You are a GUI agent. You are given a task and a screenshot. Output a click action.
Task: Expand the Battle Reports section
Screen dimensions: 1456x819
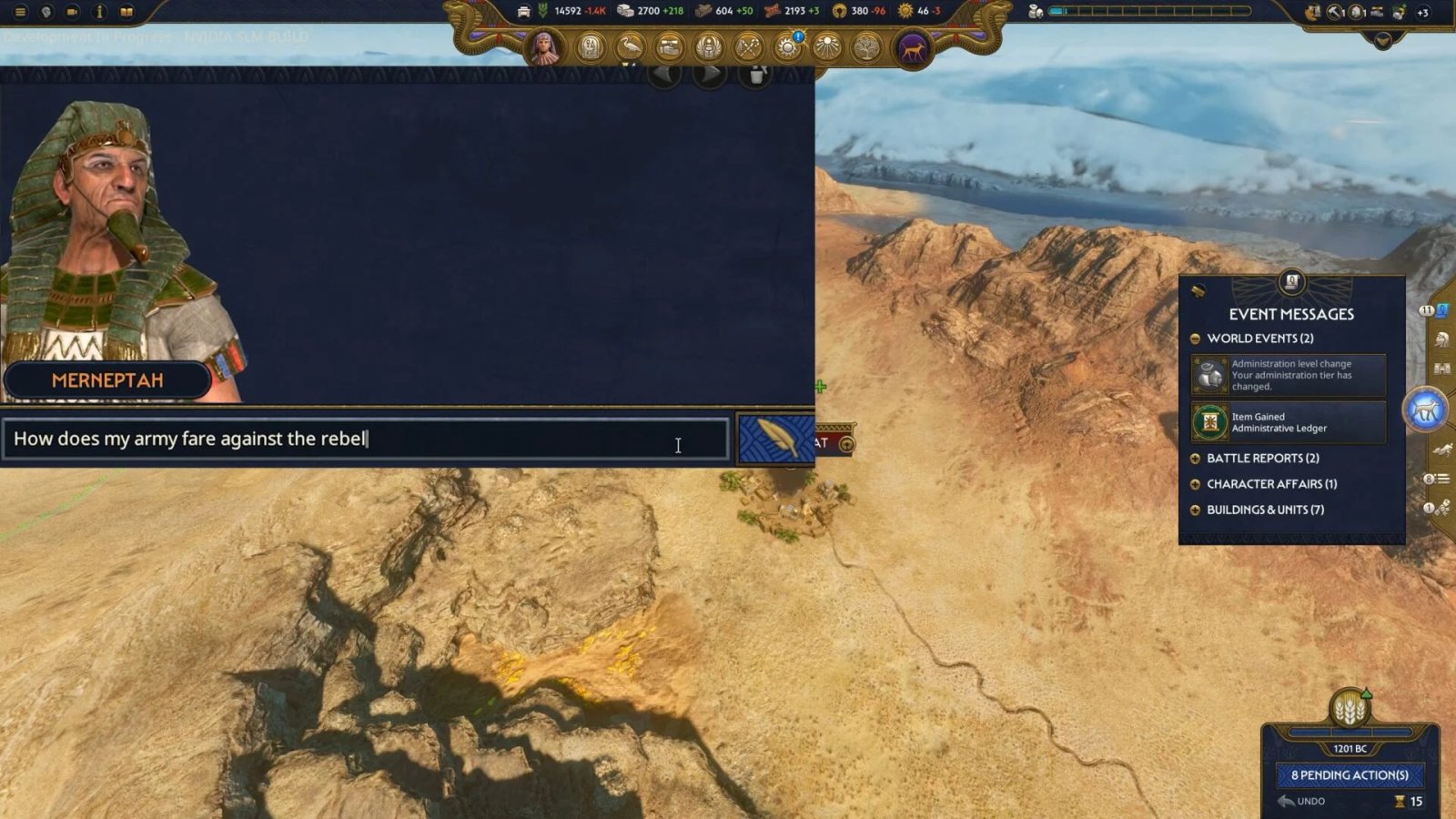pos(1195,459)
